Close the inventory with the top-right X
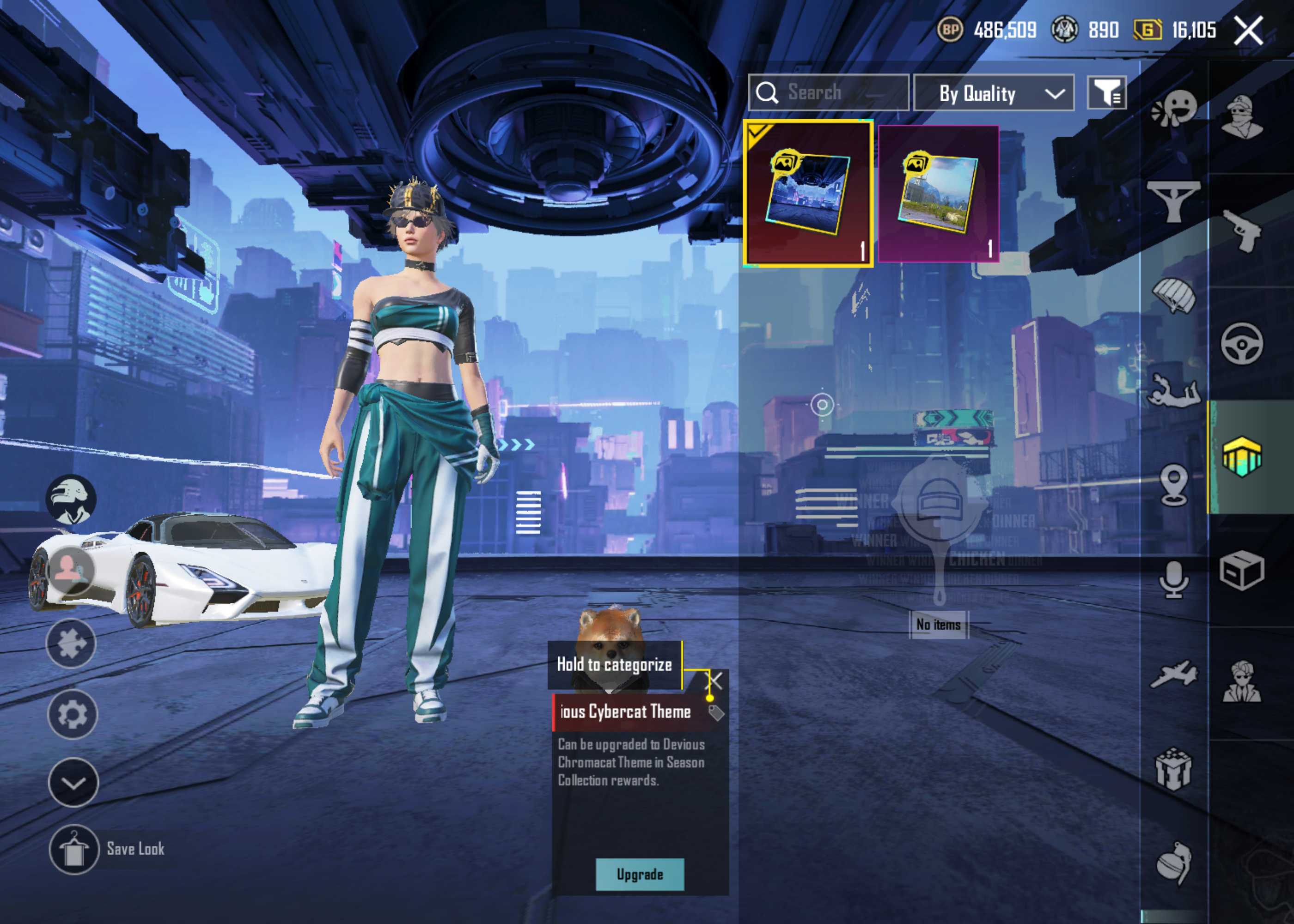The image size is (1294, 924). click(1248, 30)
